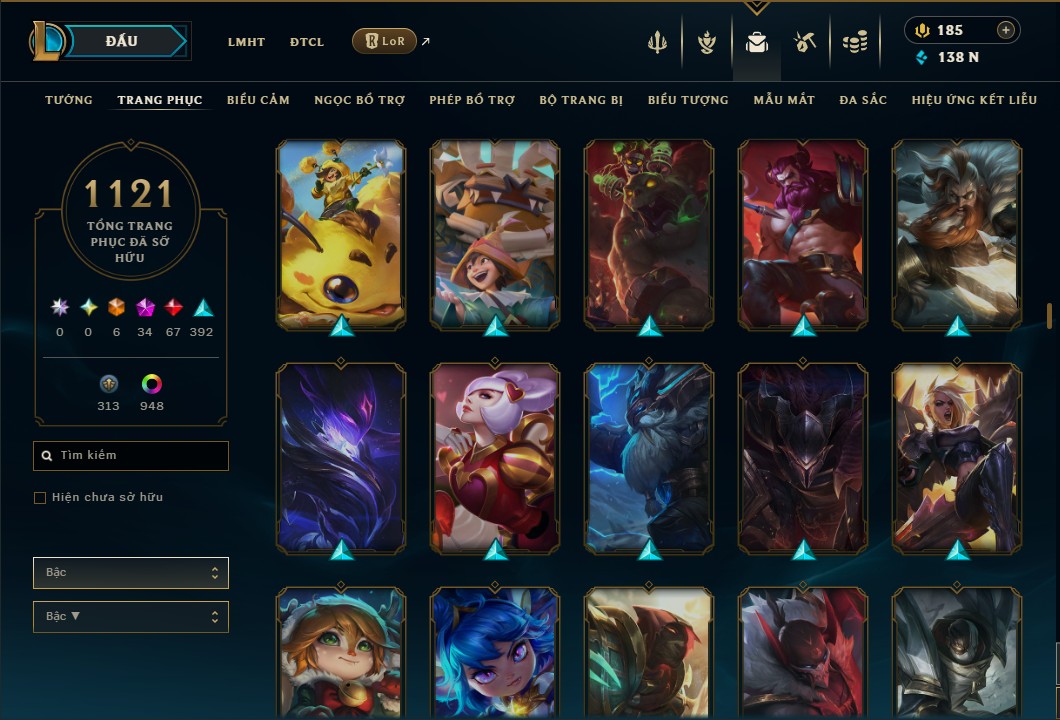Image resolution: width=1060 pixels, height=720 pixels.
Task: Click the plus button beside 185 currency
Action: click(1006, 30)
